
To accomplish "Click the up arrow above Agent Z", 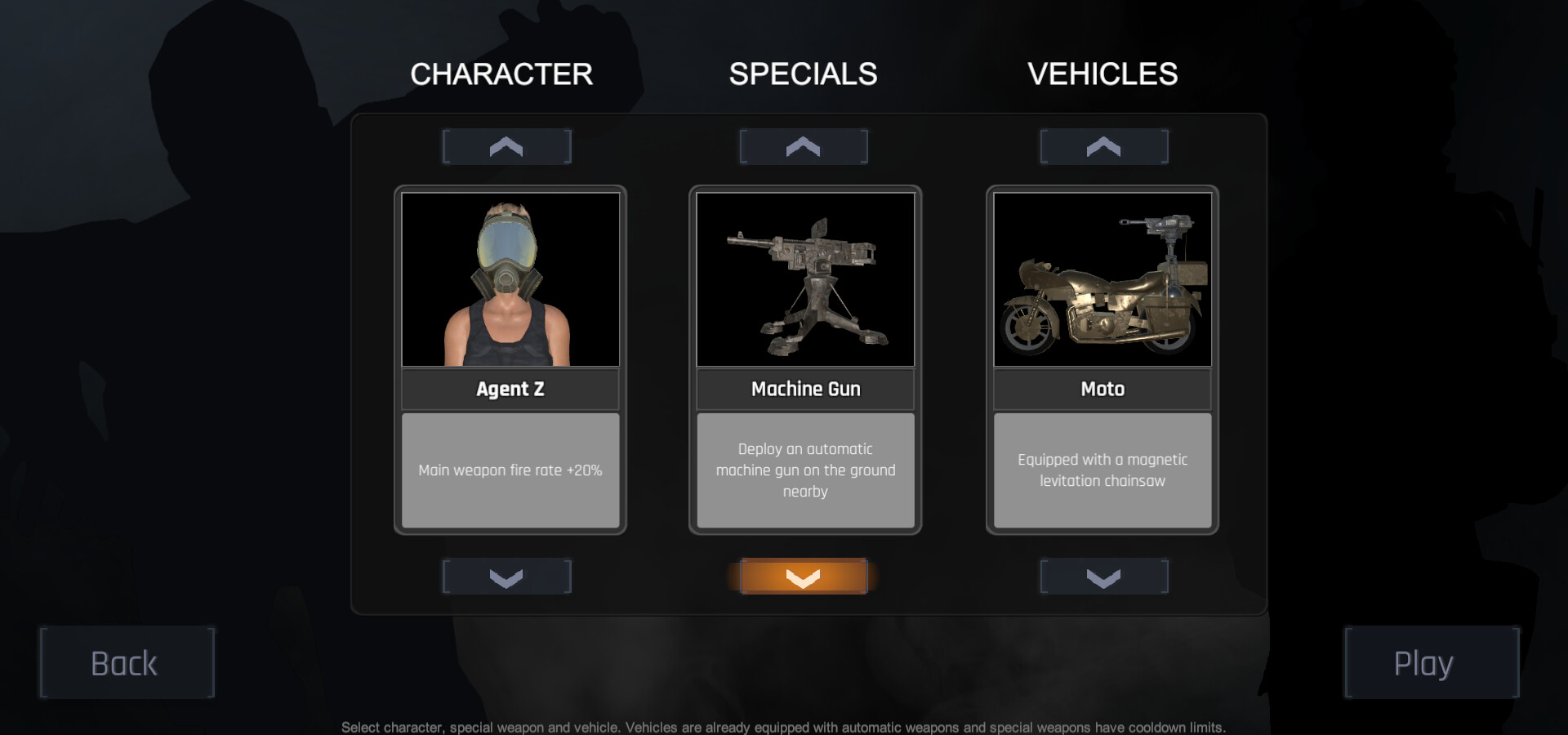I will point(506,146).
